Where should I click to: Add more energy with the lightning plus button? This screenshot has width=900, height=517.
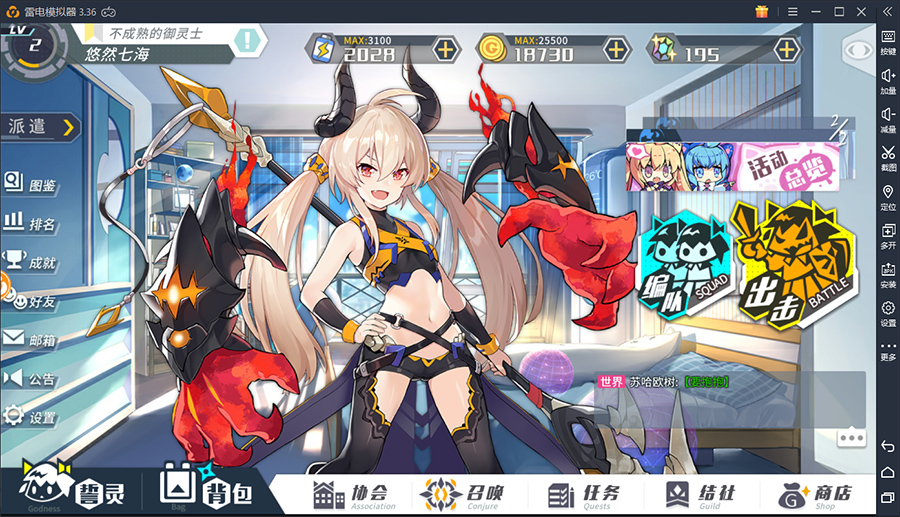click(444, 48)
